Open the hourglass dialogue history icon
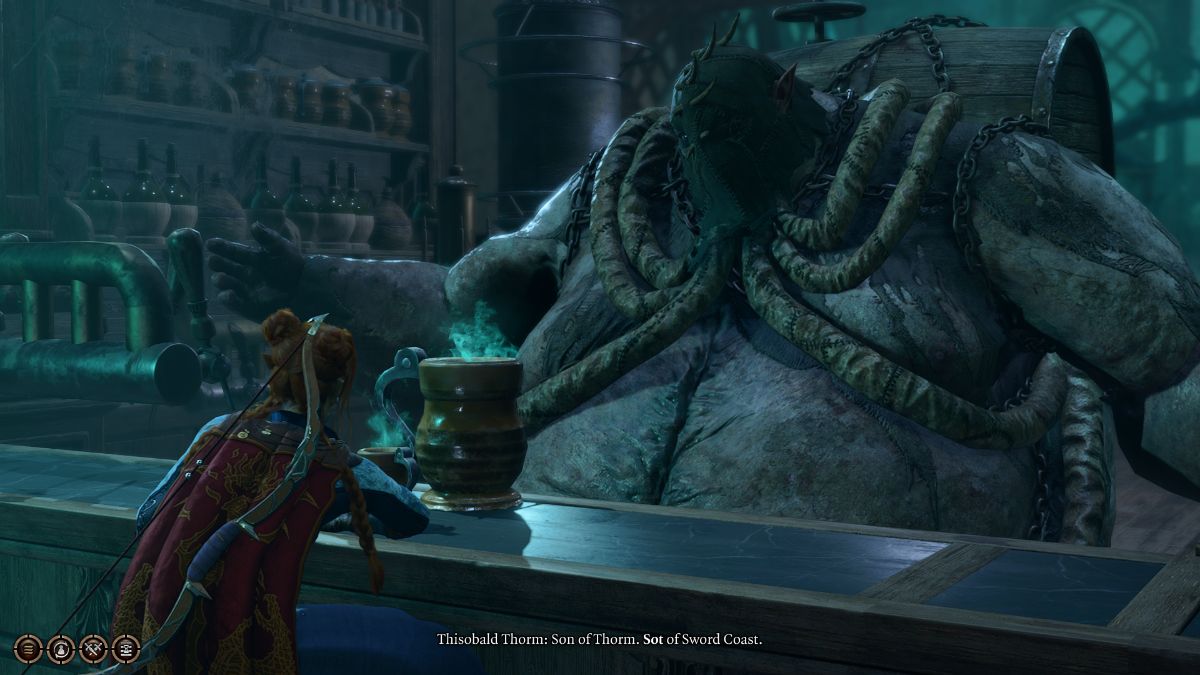The width and height of the screenshot is (1200, 675). 125,649
